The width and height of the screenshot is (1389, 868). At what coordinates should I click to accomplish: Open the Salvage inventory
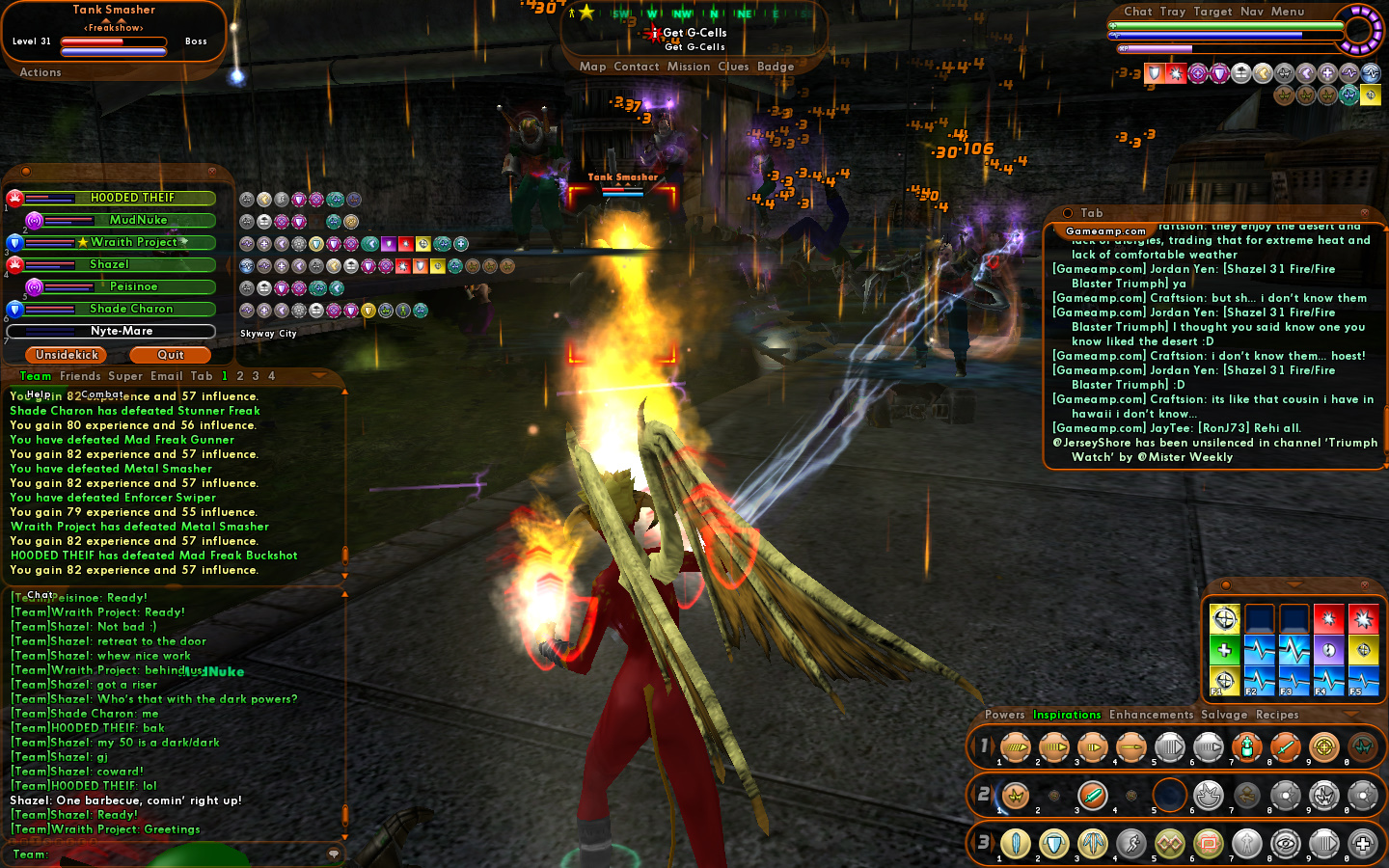1224,715
